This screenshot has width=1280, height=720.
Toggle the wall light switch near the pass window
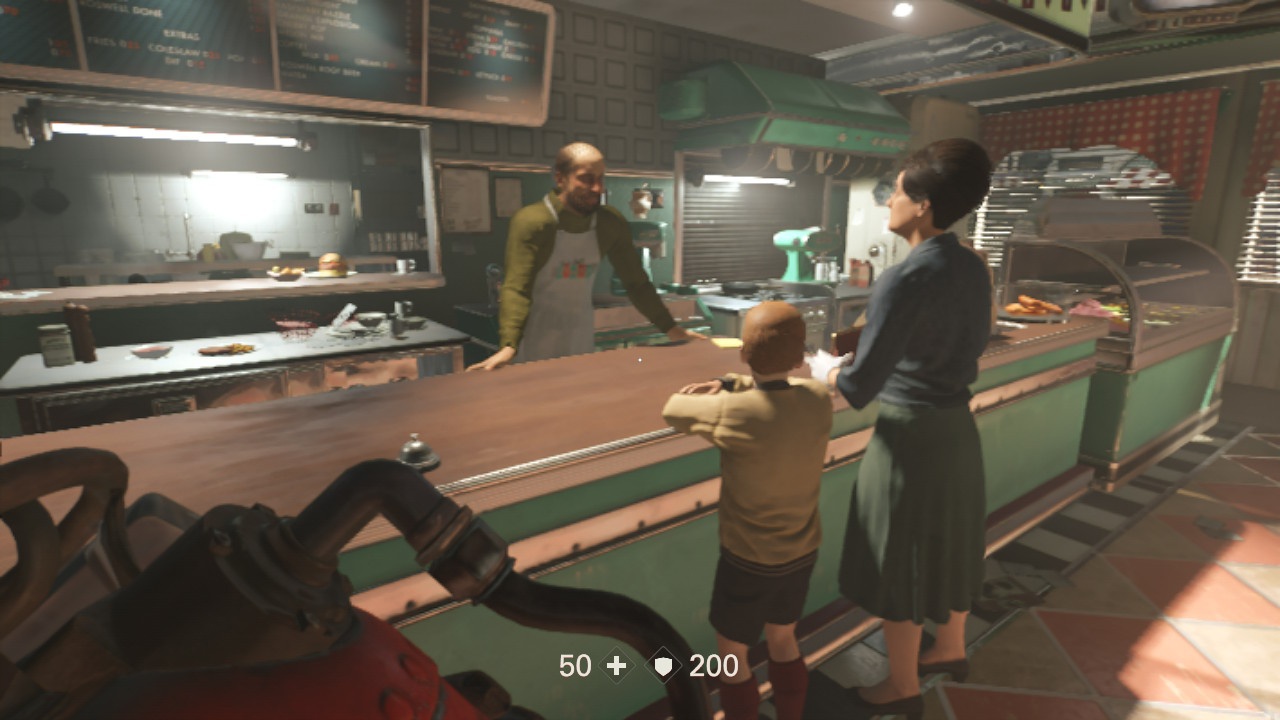coord(333,207)
